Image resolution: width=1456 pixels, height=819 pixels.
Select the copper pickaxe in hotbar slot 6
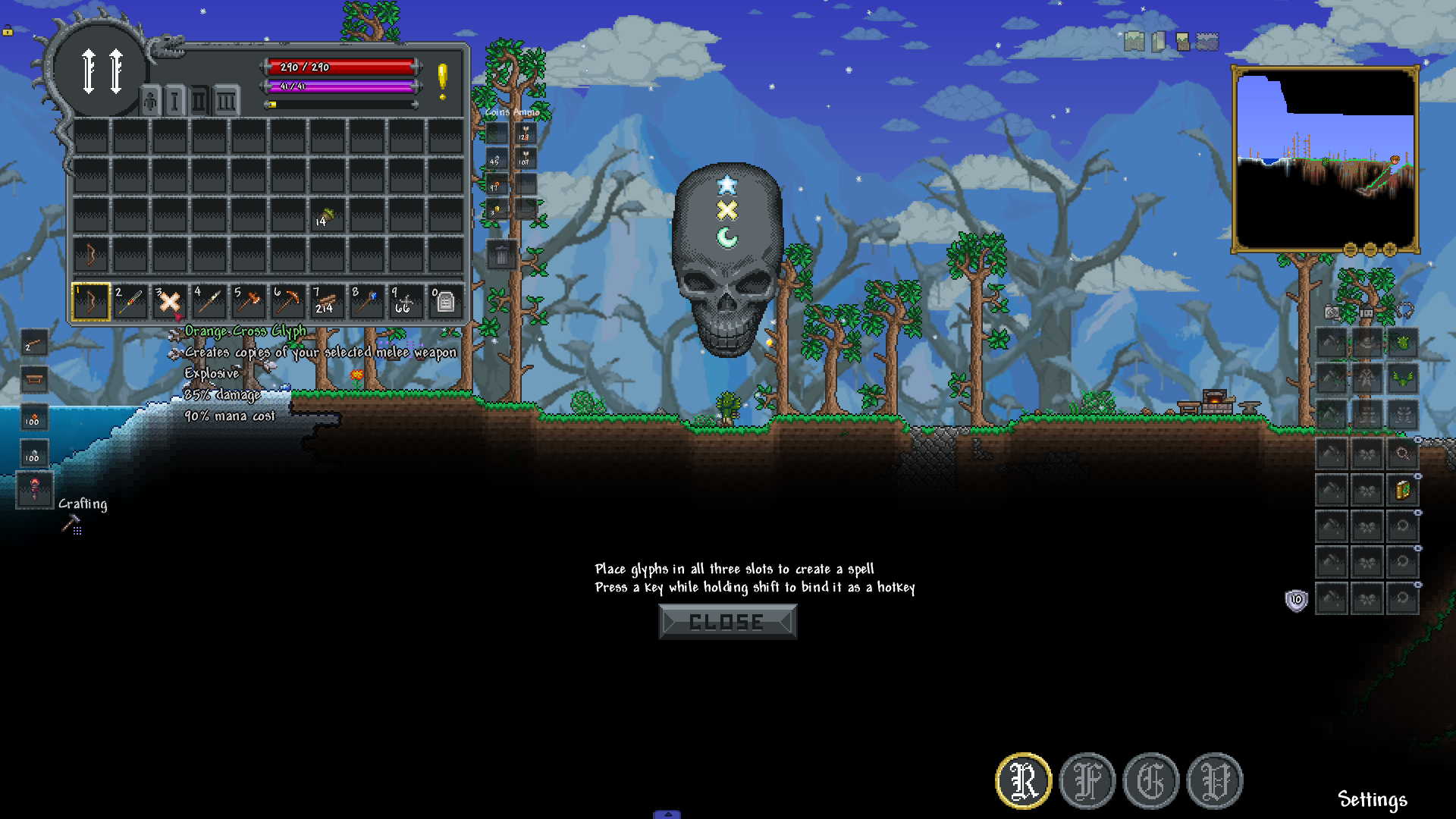coord(287,302)
